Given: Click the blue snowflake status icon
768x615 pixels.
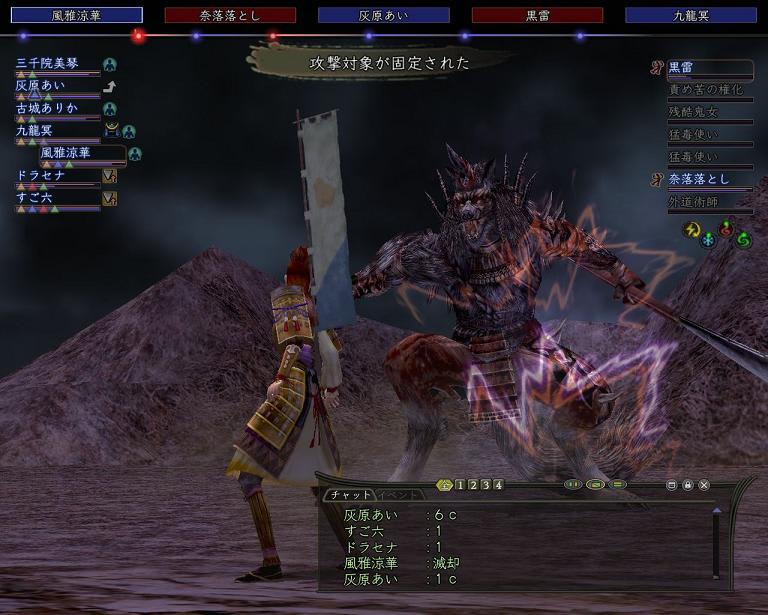Looking at the screenshot, I should click(708, 239).
